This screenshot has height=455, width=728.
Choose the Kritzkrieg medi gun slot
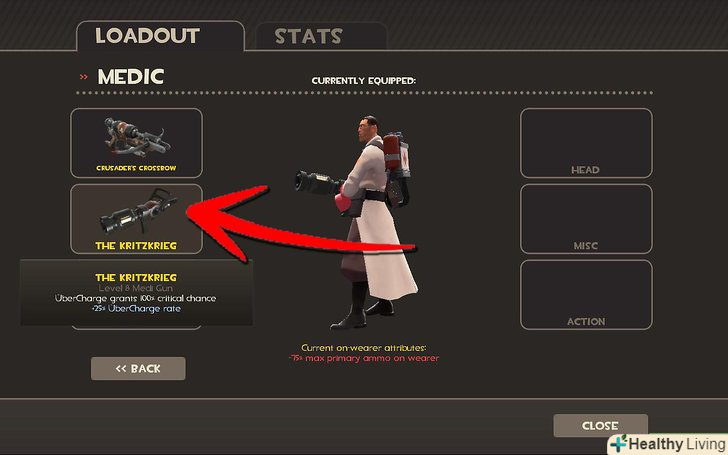[x=136, y=218]
